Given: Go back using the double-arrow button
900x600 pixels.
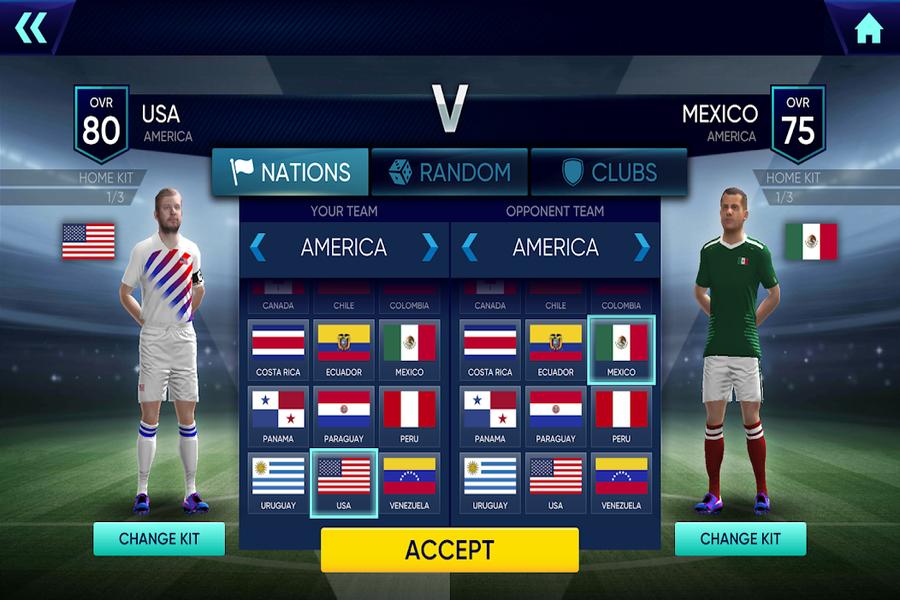Looking at the screenshot, I should [x=31, y=28].
